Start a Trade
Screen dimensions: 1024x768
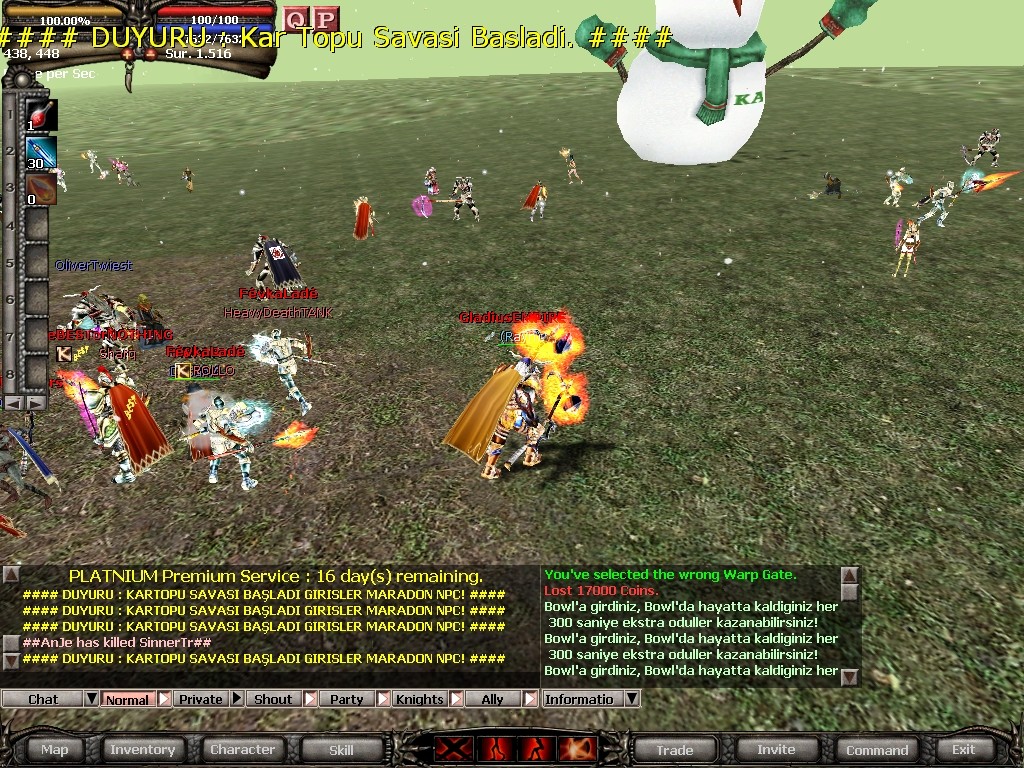click(x=674, y=749)
